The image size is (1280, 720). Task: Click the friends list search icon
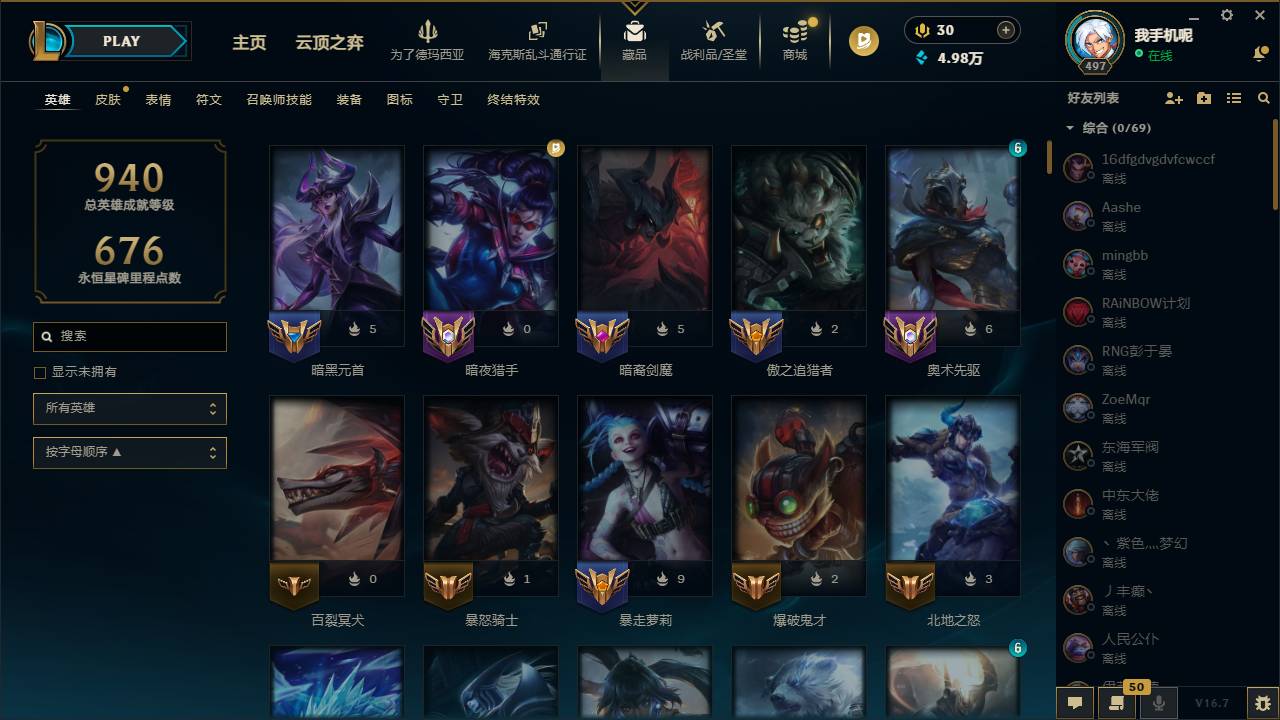coord(1263,97)
